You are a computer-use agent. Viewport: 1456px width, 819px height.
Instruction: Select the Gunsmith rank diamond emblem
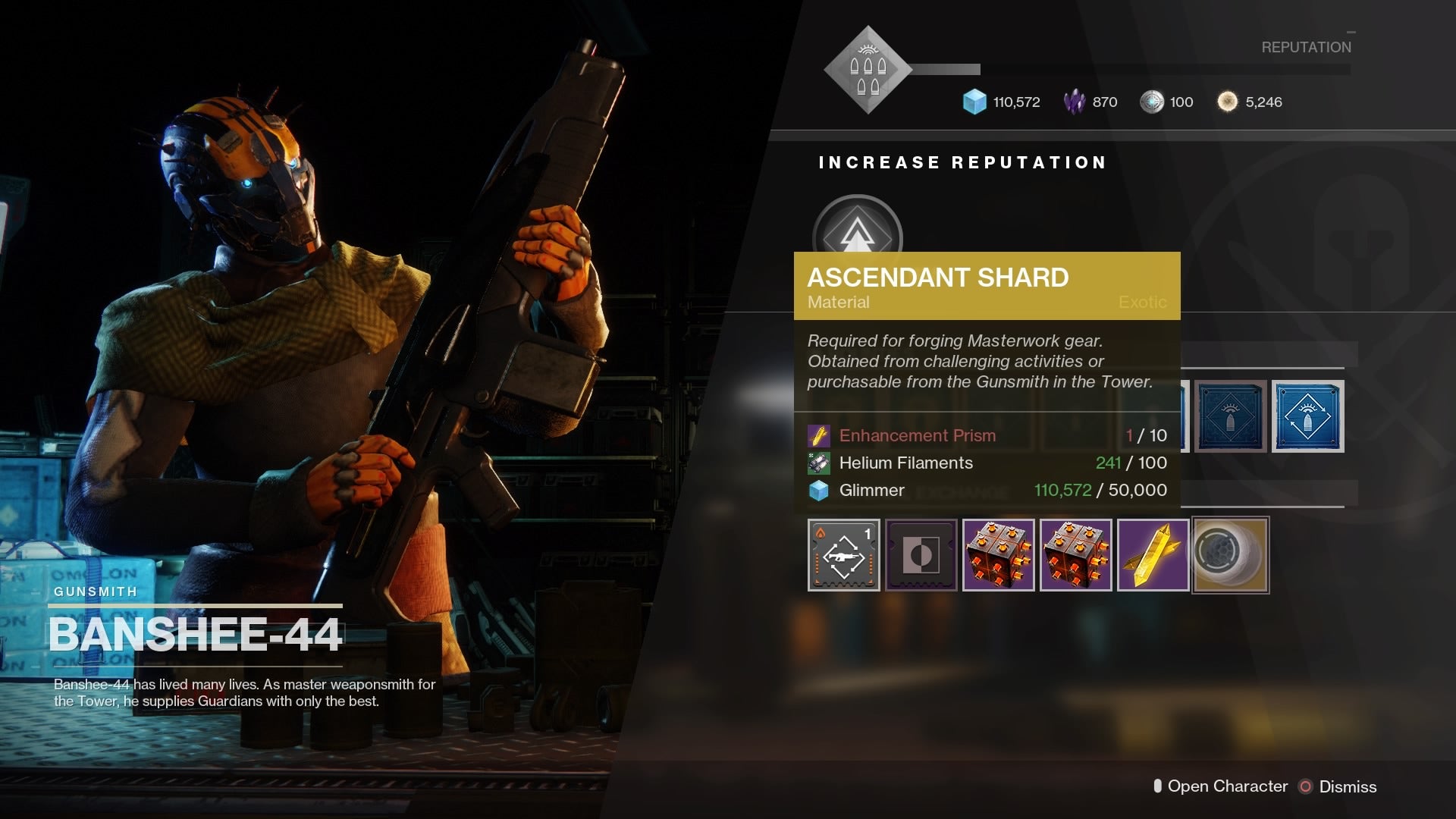coord(868,70)
